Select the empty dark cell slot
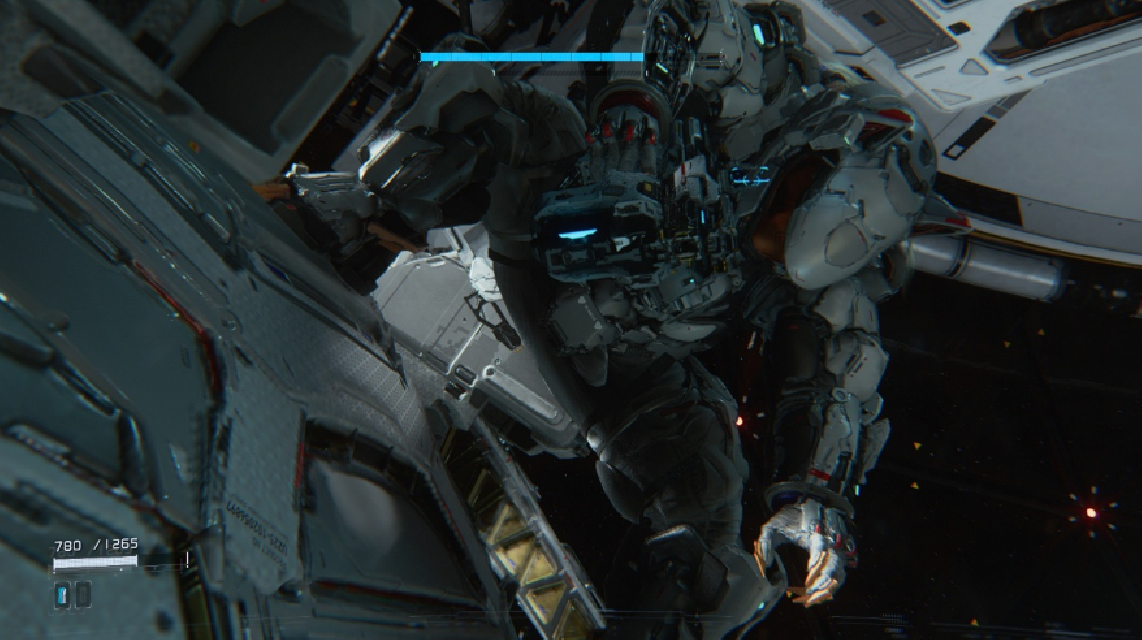 pyautogui.click(x=82, y=595)
